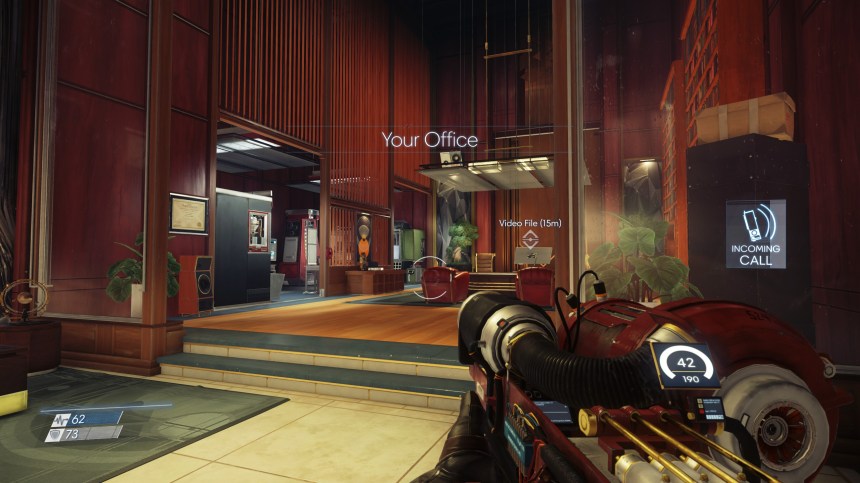The image size is (860, 483).
Task: Select the Video File objective marker
Action: tap(532, 240)
